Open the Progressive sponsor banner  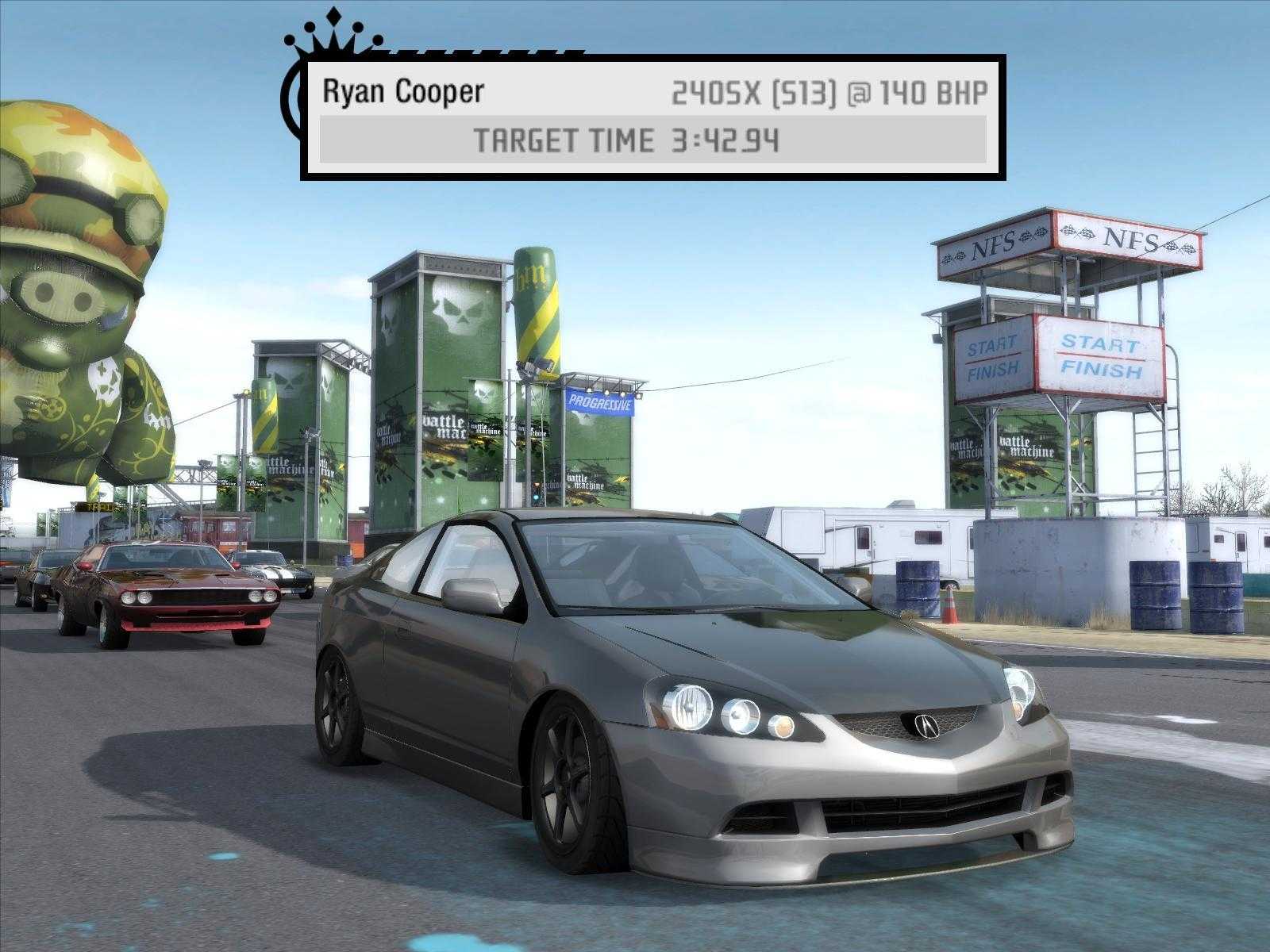point(598,403)
